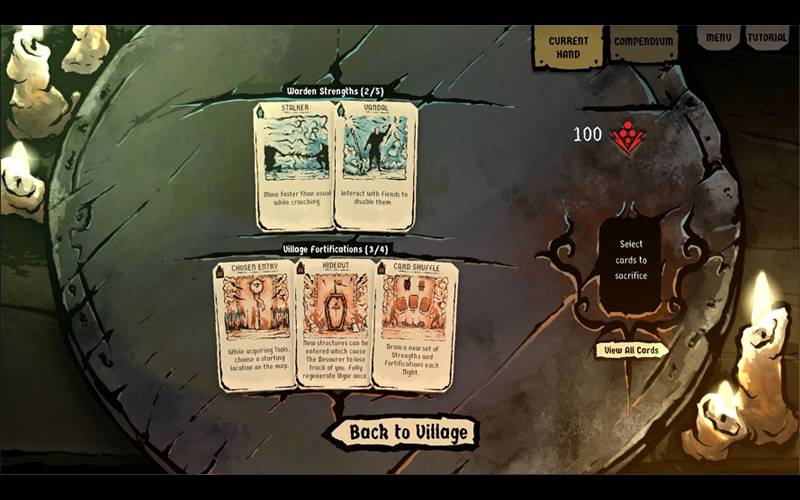Viewport: 800px width, 500px height.
Task: Select the Card Shuffle fortification card
Action: coord(415,323)
